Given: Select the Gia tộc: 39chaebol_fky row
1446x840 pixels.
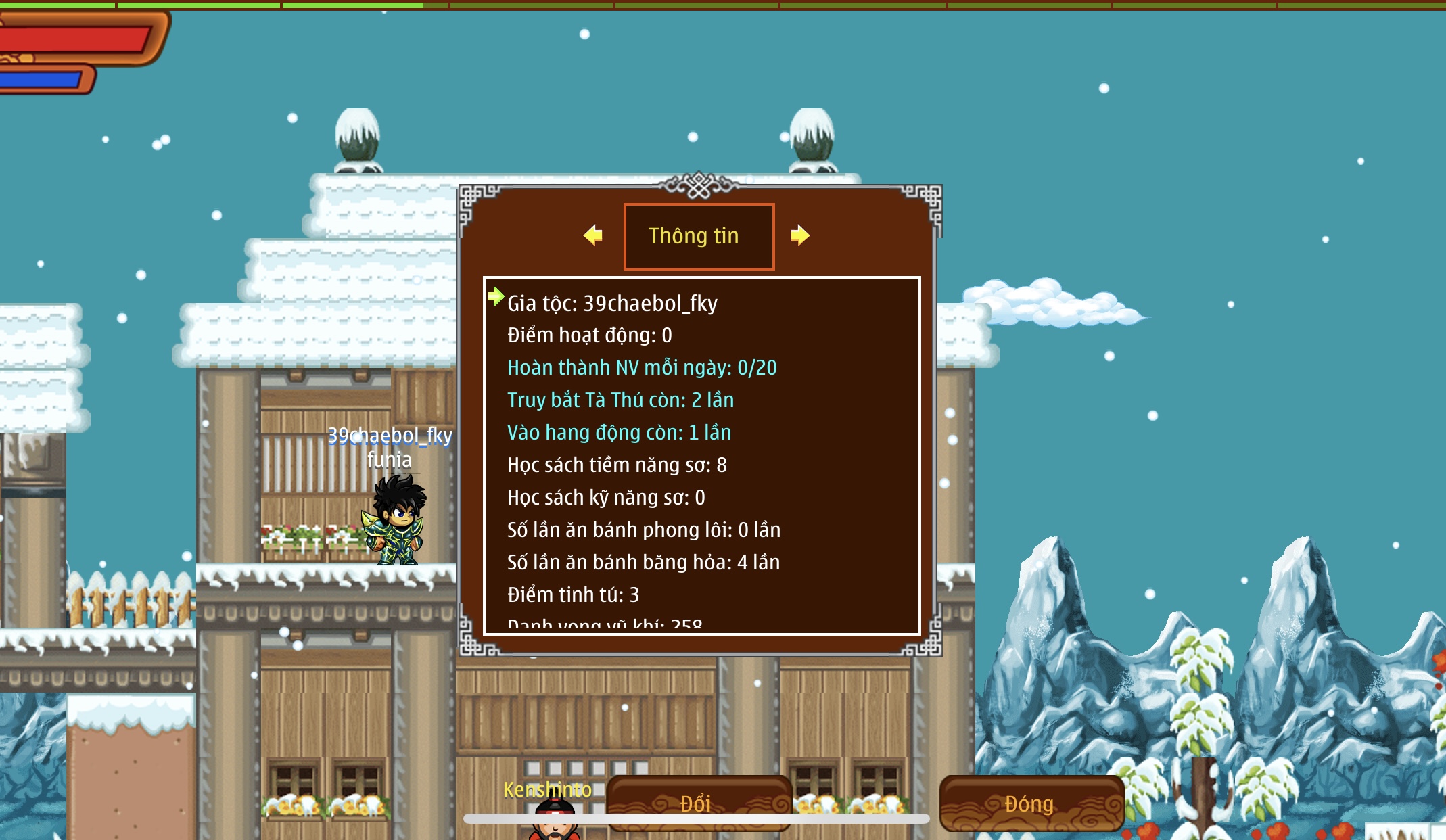Looking at the screenshot, I should (x=612, y=304).
